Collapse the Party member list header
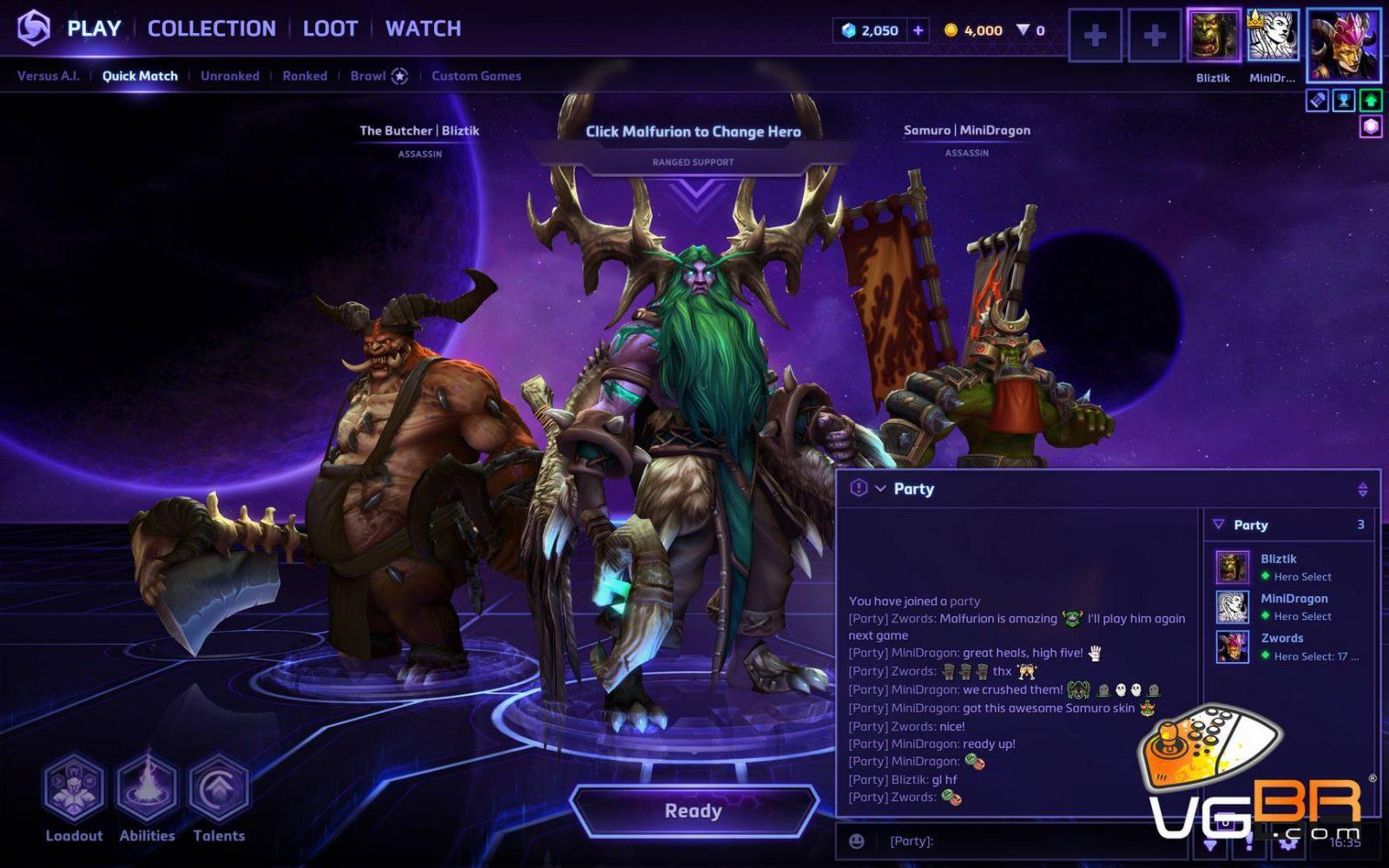 (1219, 524)
